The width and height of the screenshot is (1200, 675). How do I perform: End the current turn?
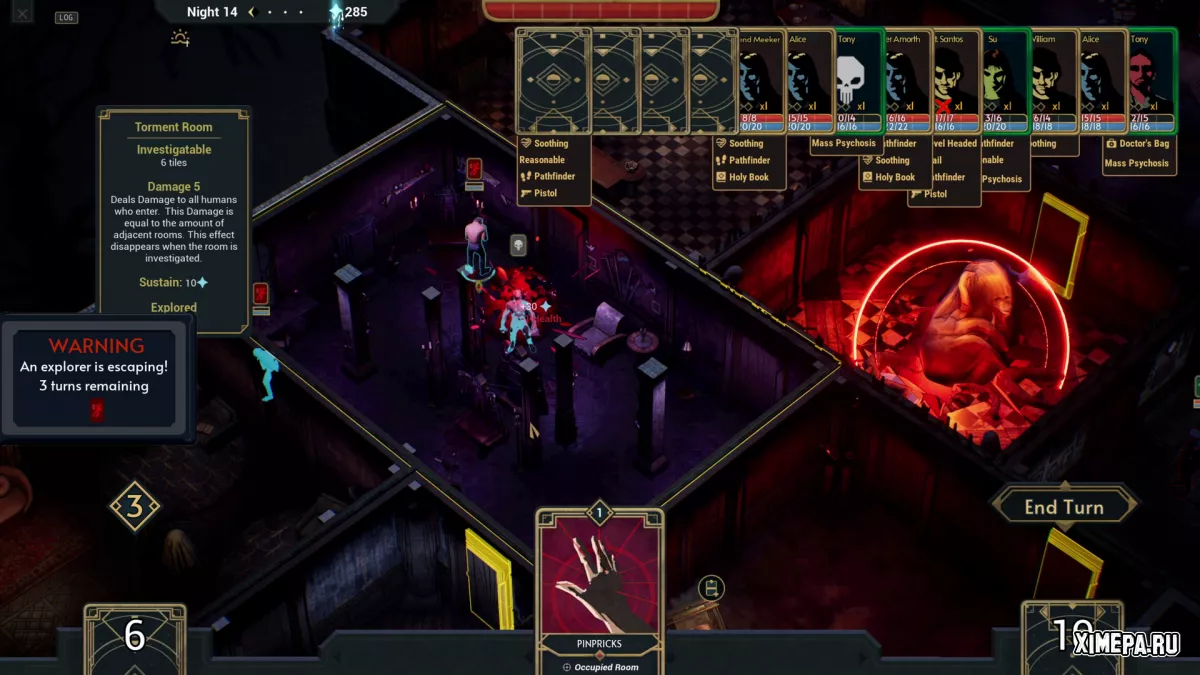[x=1063, y=507]
